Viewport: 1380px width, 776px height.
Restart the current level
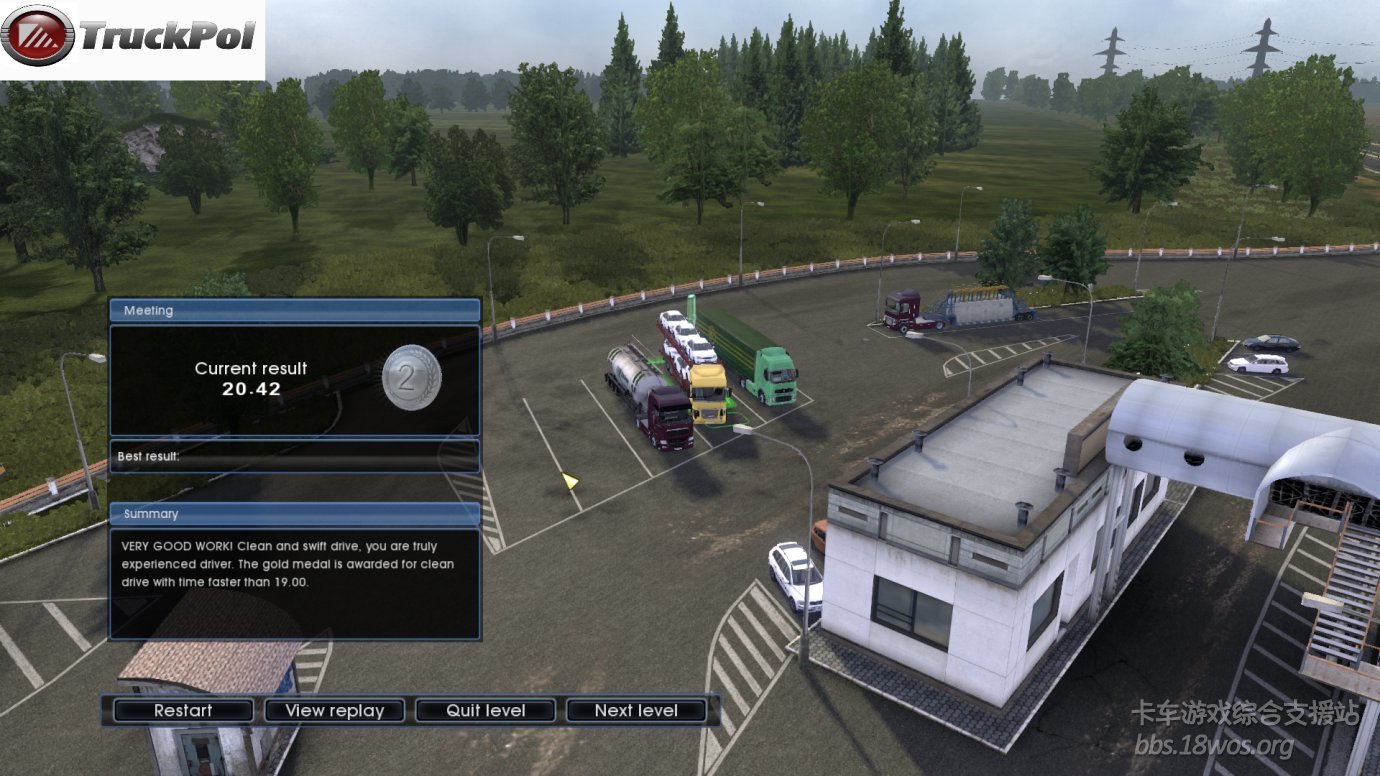point(183,711)
